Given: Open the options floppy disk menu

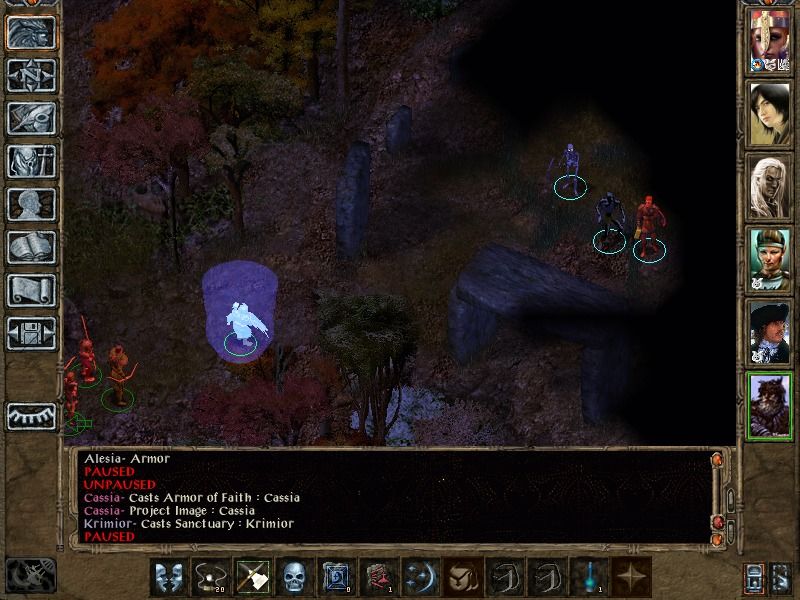Looking at the screenshot, I should [x=31, y=333].
